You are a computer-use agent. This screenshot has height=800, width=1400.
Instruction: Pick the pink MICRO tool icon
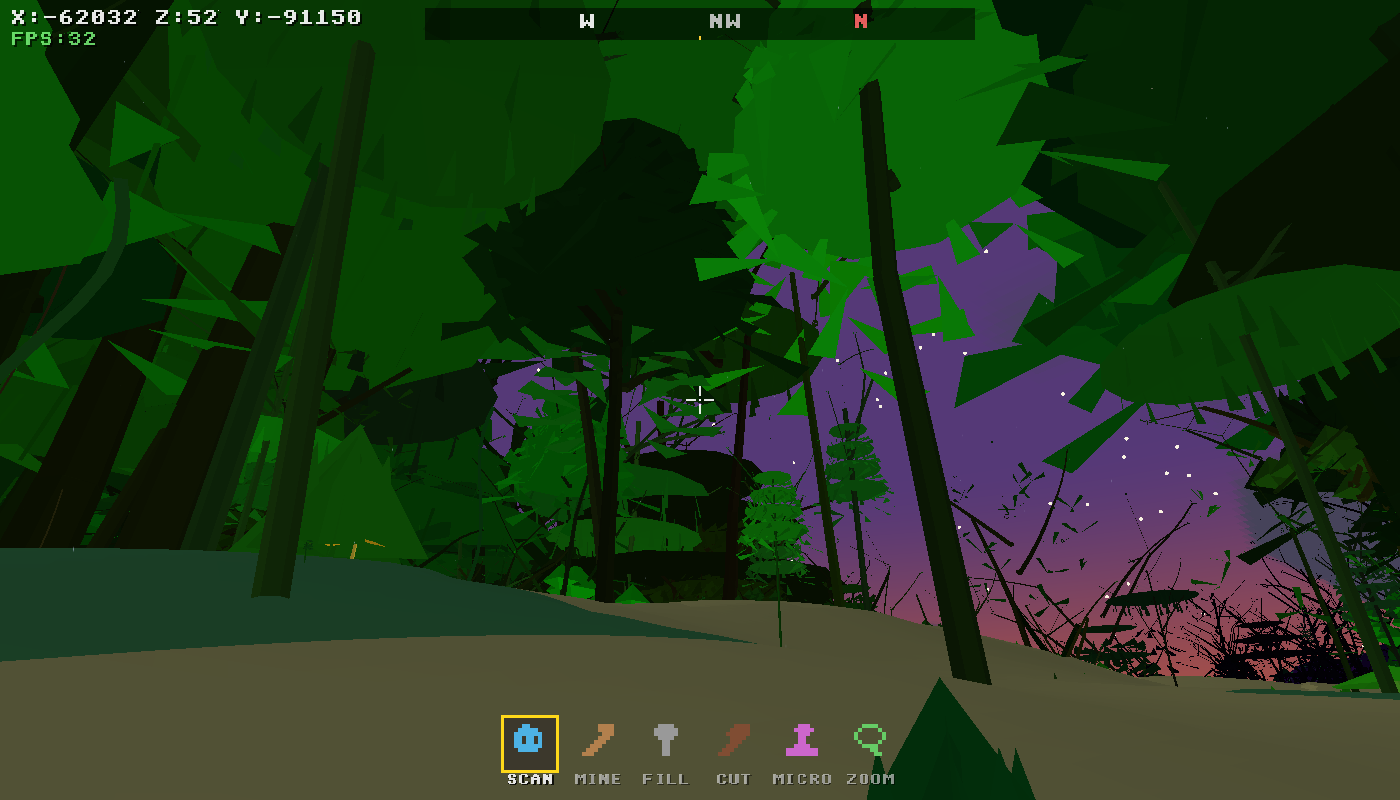click(802, 740)
